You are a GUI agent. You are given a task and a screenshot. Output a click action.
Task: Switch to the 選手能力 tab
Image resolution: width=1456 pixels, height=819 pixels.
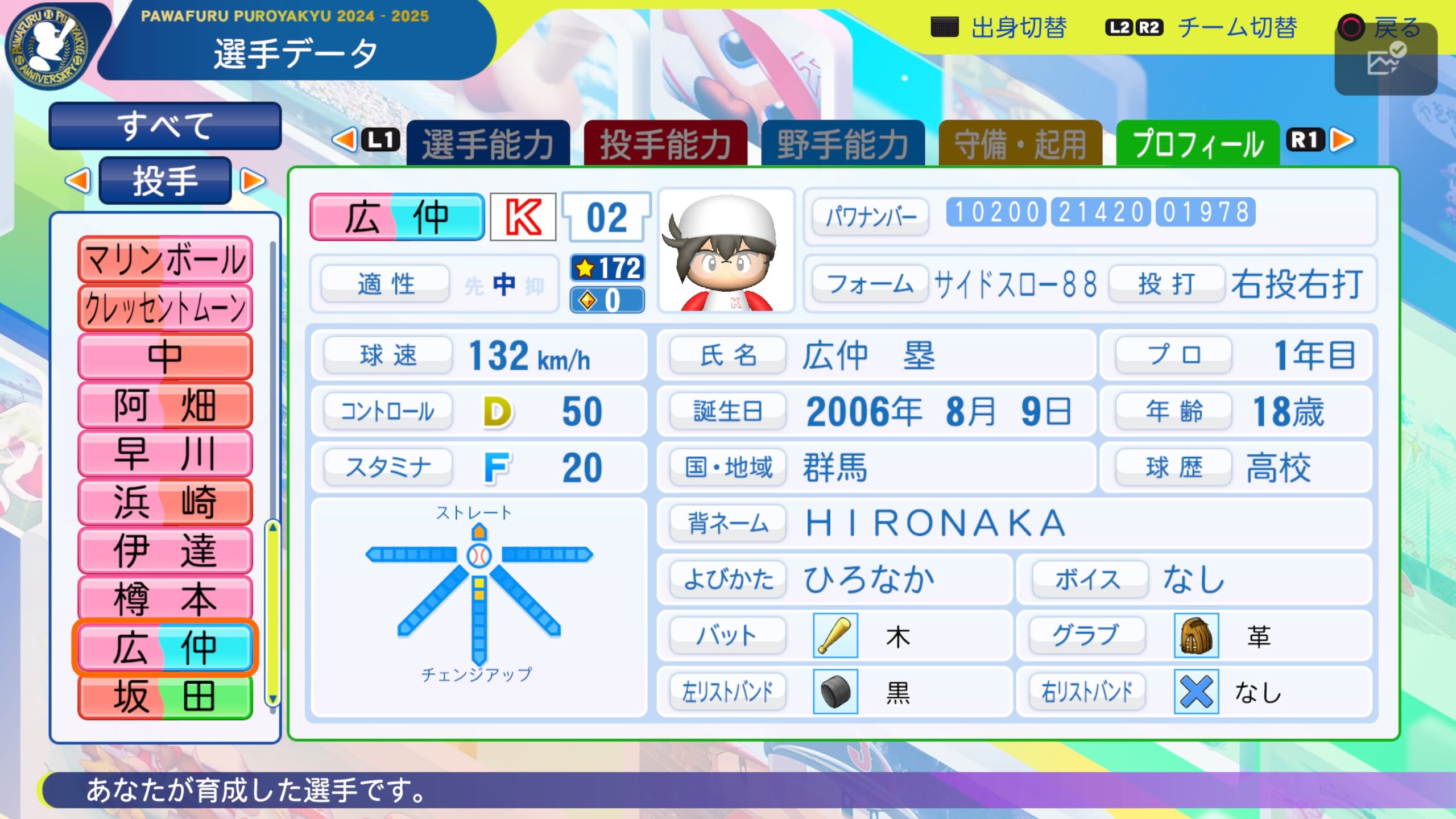click(487, 144)
